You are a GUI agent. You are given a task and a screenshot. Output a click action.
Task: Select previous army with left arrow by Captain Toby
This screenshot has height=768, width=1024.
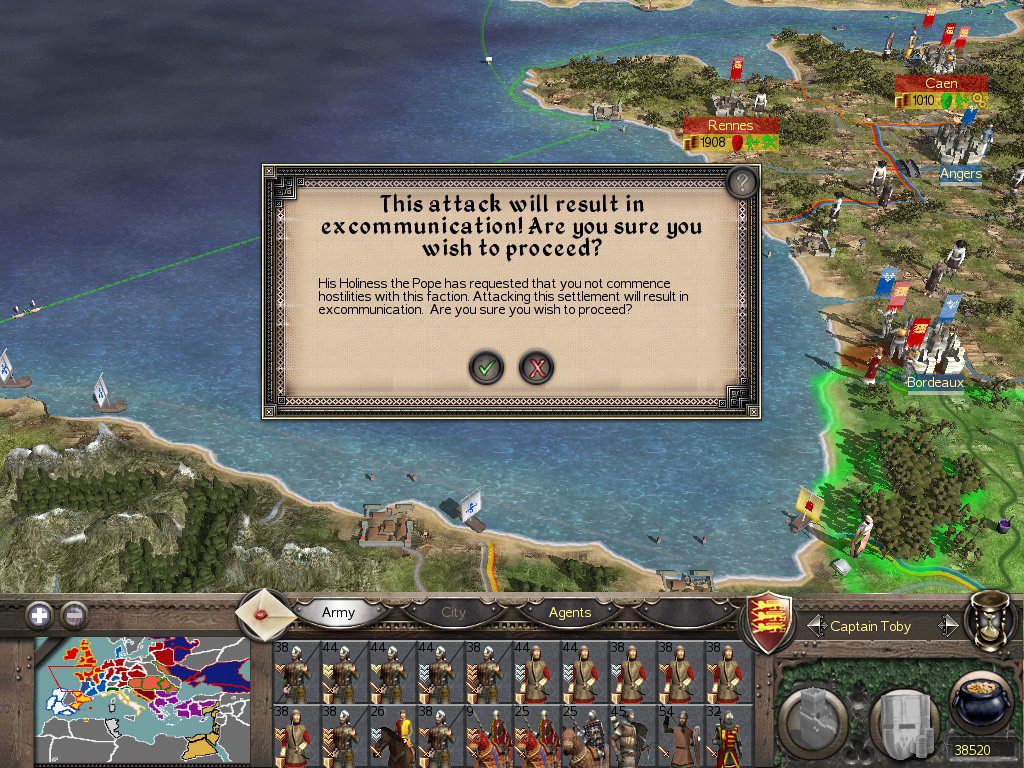point(814,626)
